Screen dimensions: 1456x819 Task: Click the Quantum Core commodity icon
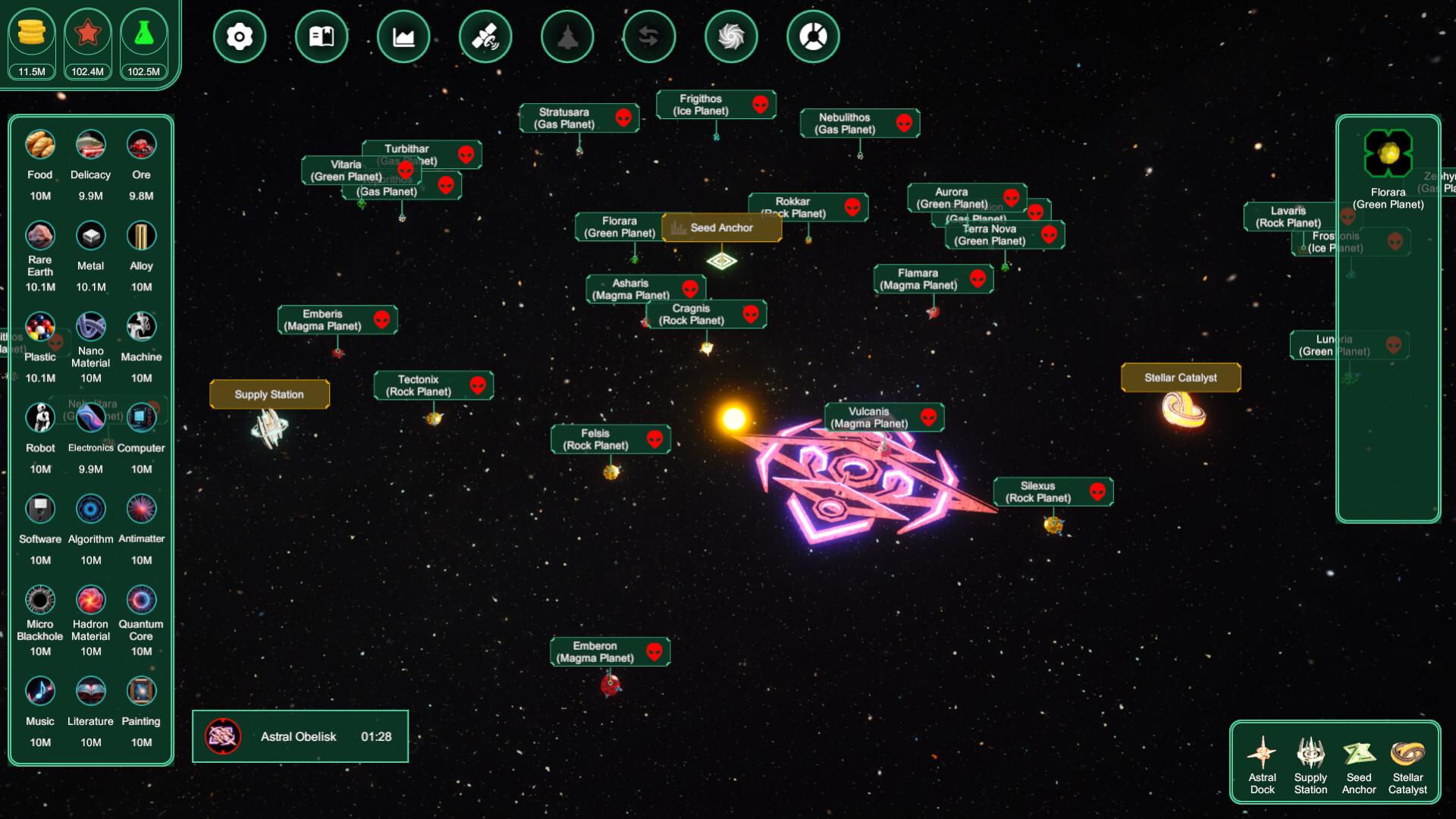(141, 600)
